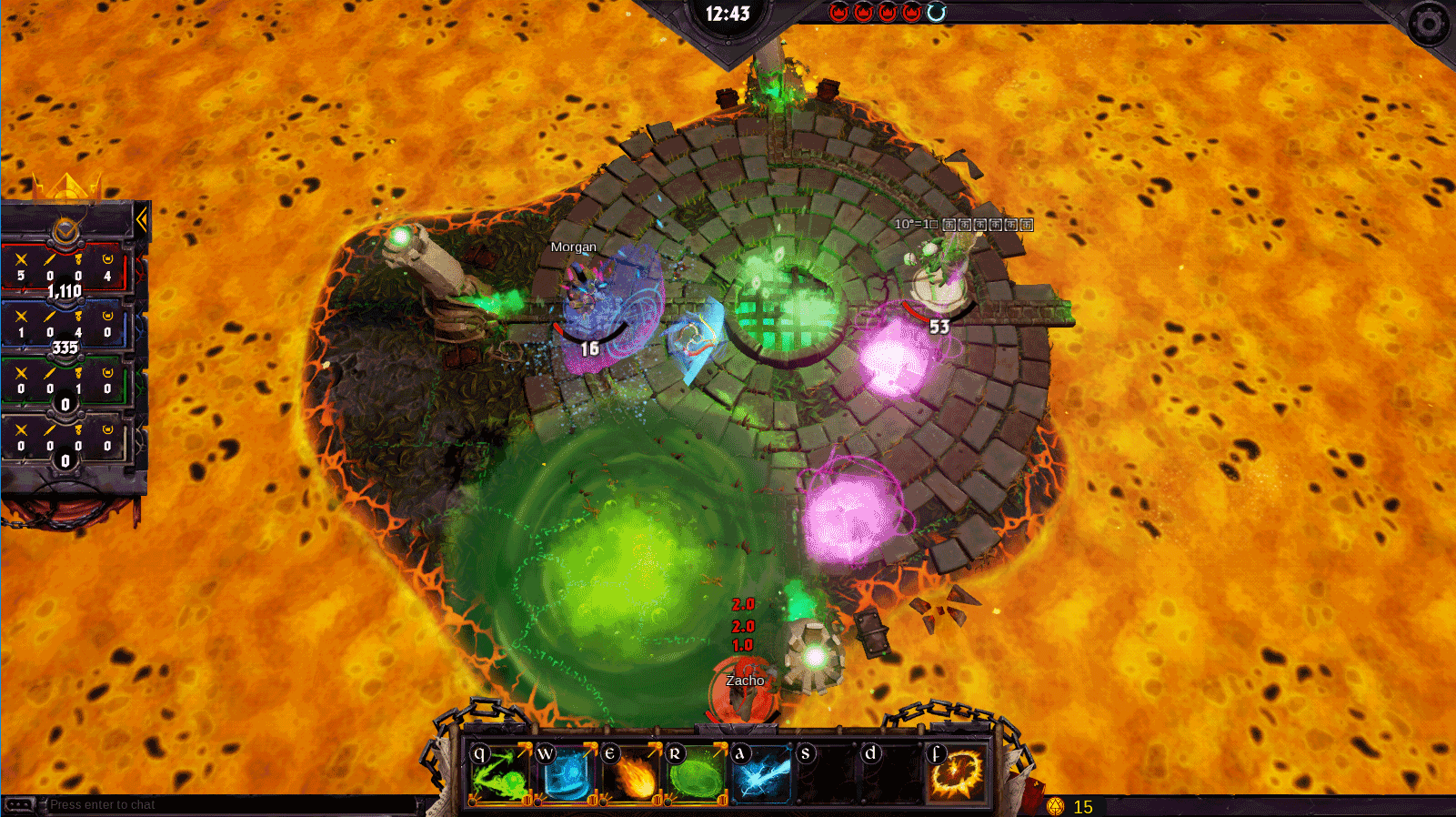Collapse the scoreboard panel with the arrow

[x=142, y=219]
